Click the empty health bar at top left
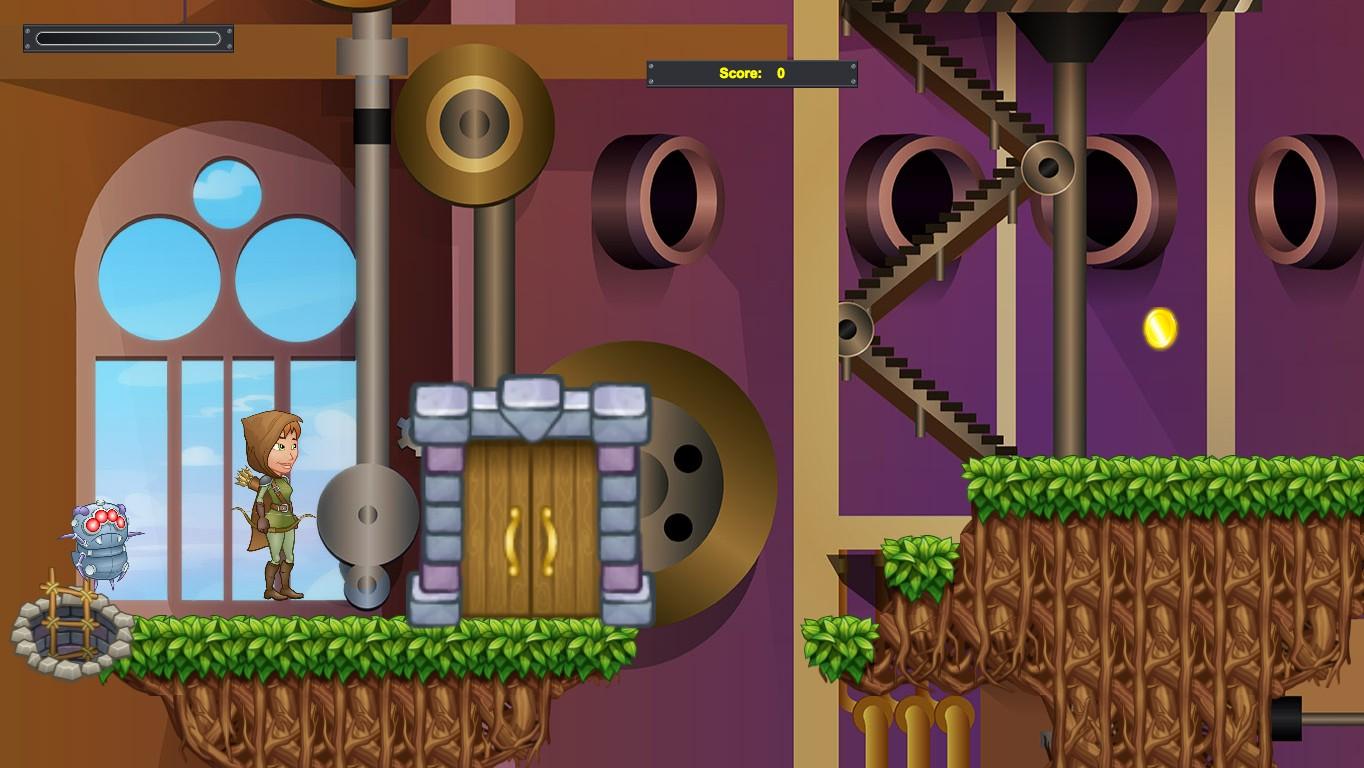Viewport: 1364px width, 768px height. (128, 39)
